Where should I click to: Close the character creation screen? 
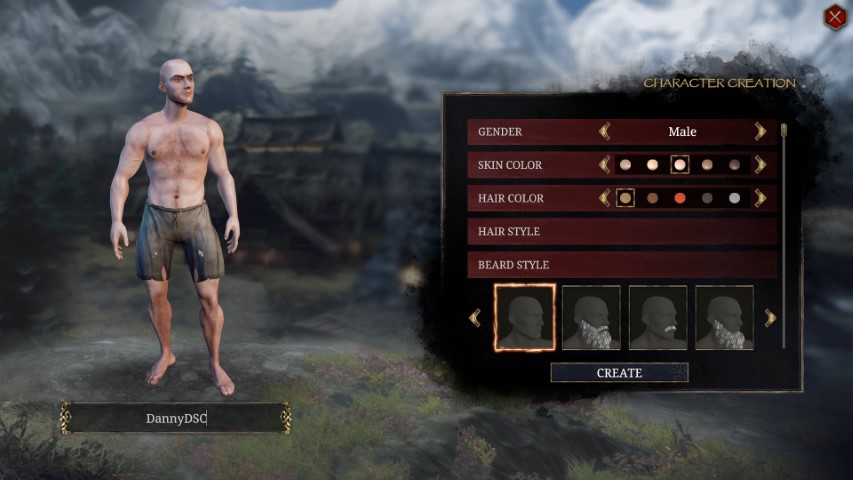[x=835, y=17]
